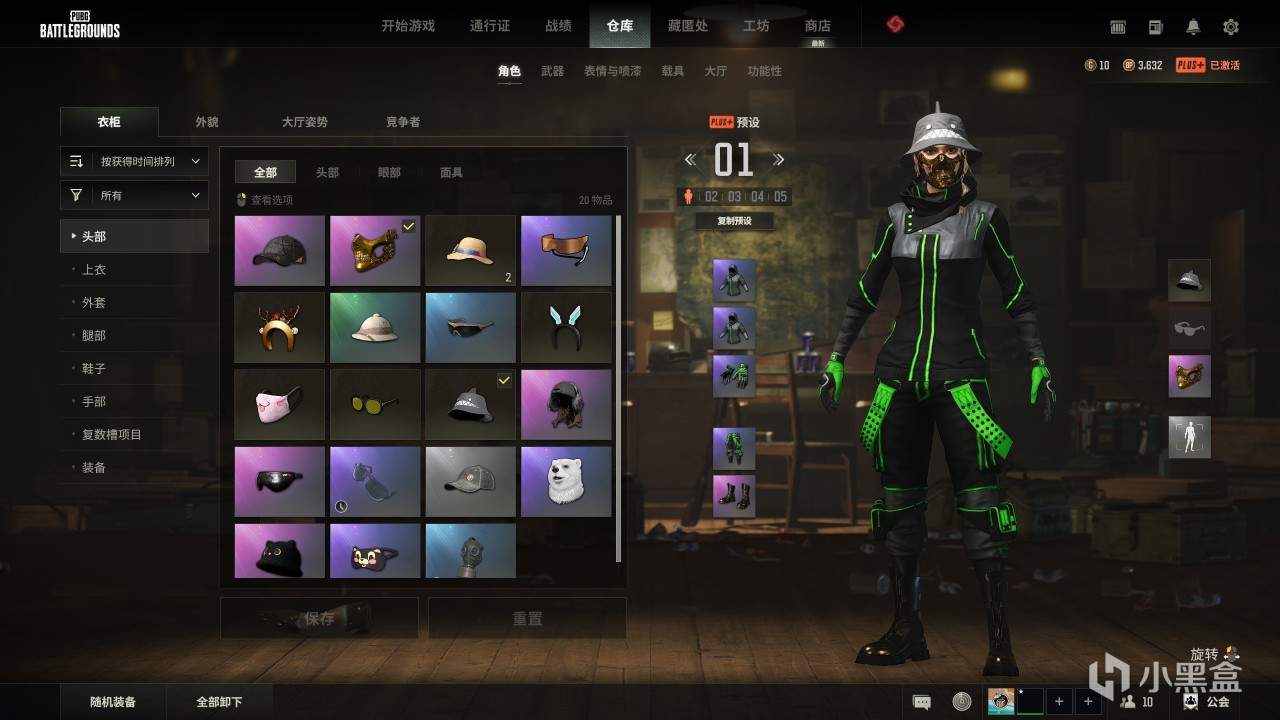The image size is (1280, 720).
Task: Open the settings gear icon
Action: point(1231,27)
